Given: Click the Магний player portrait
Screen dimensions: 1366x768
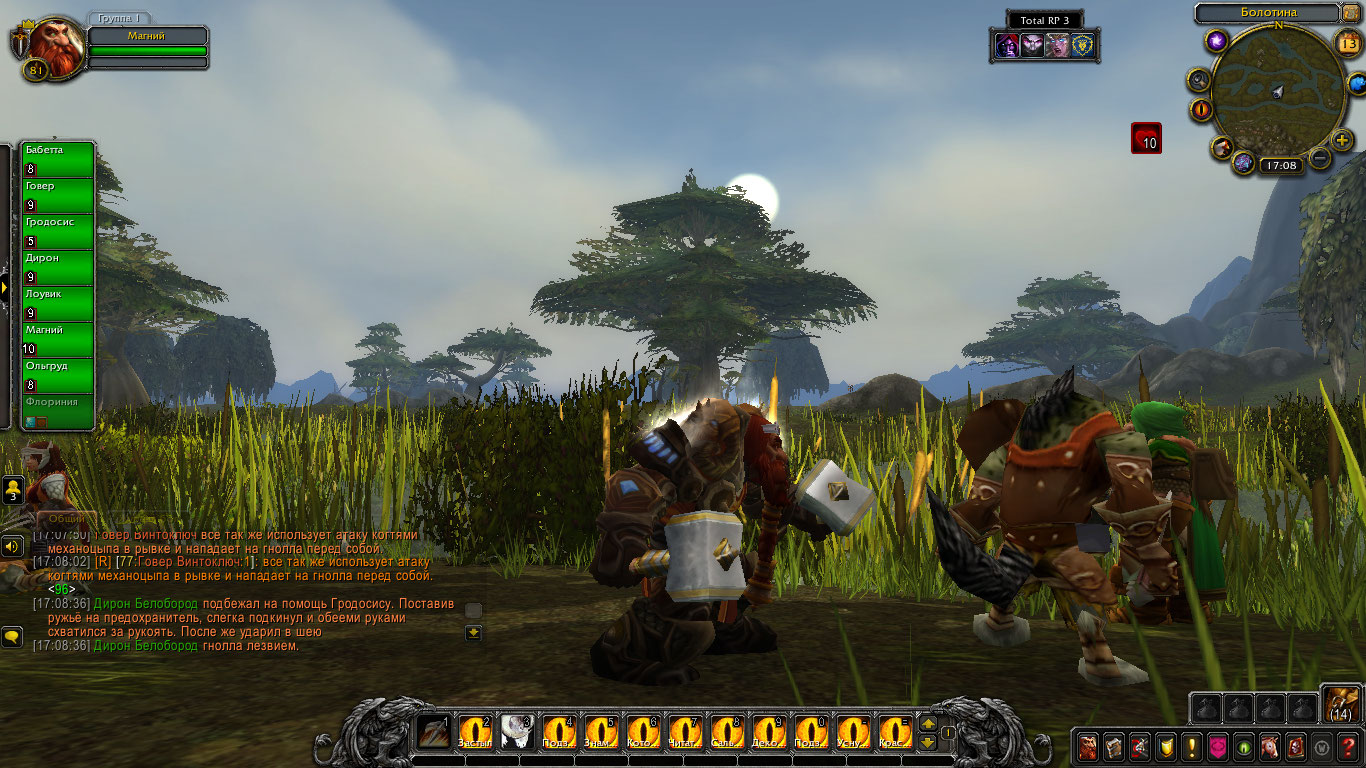Looking at the screenshot, I should tap(49, 47).
